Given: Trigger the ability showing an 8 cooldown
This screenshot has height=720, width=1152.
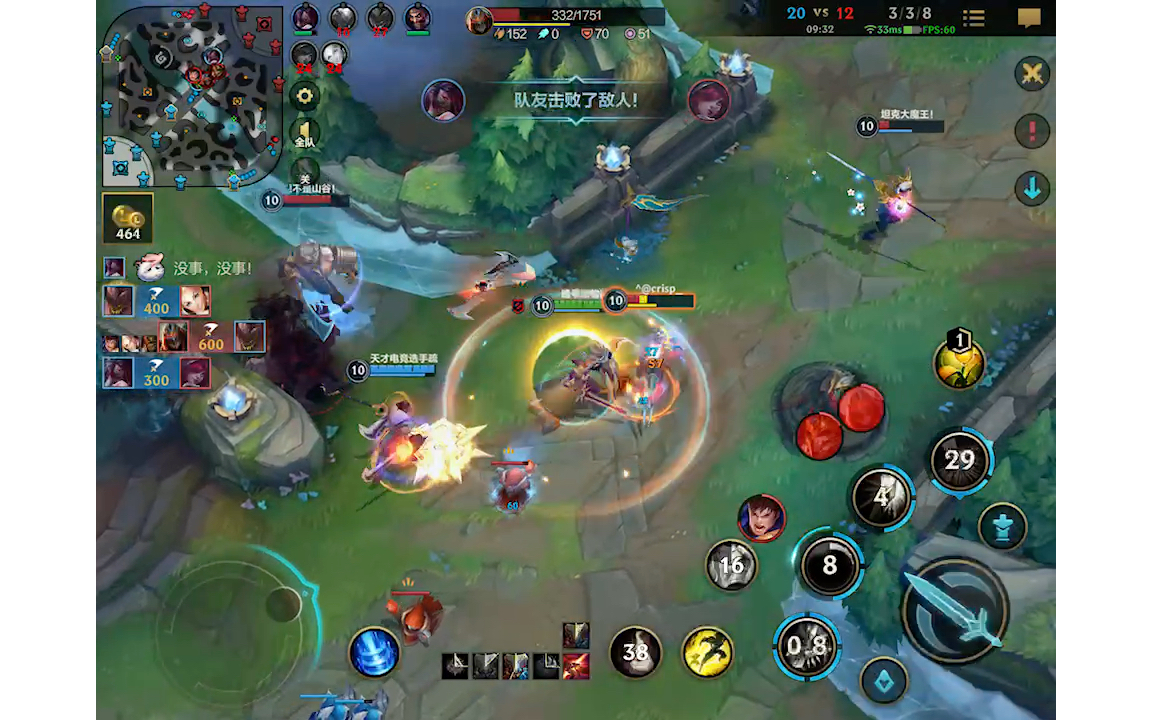Looking at the screenshot, I should click(829, 566).
